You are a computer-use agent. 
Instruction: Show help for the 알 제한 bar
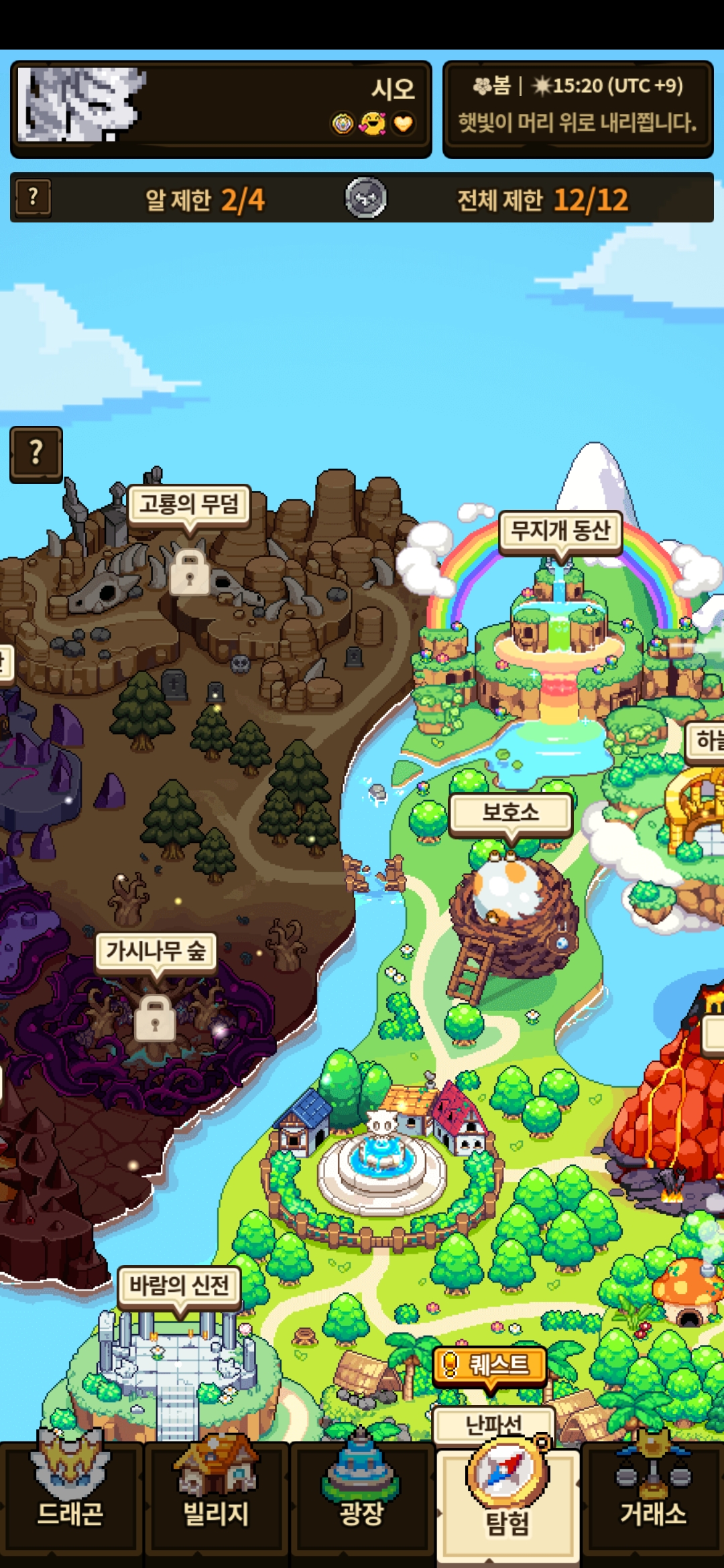[x=33, y=198]
